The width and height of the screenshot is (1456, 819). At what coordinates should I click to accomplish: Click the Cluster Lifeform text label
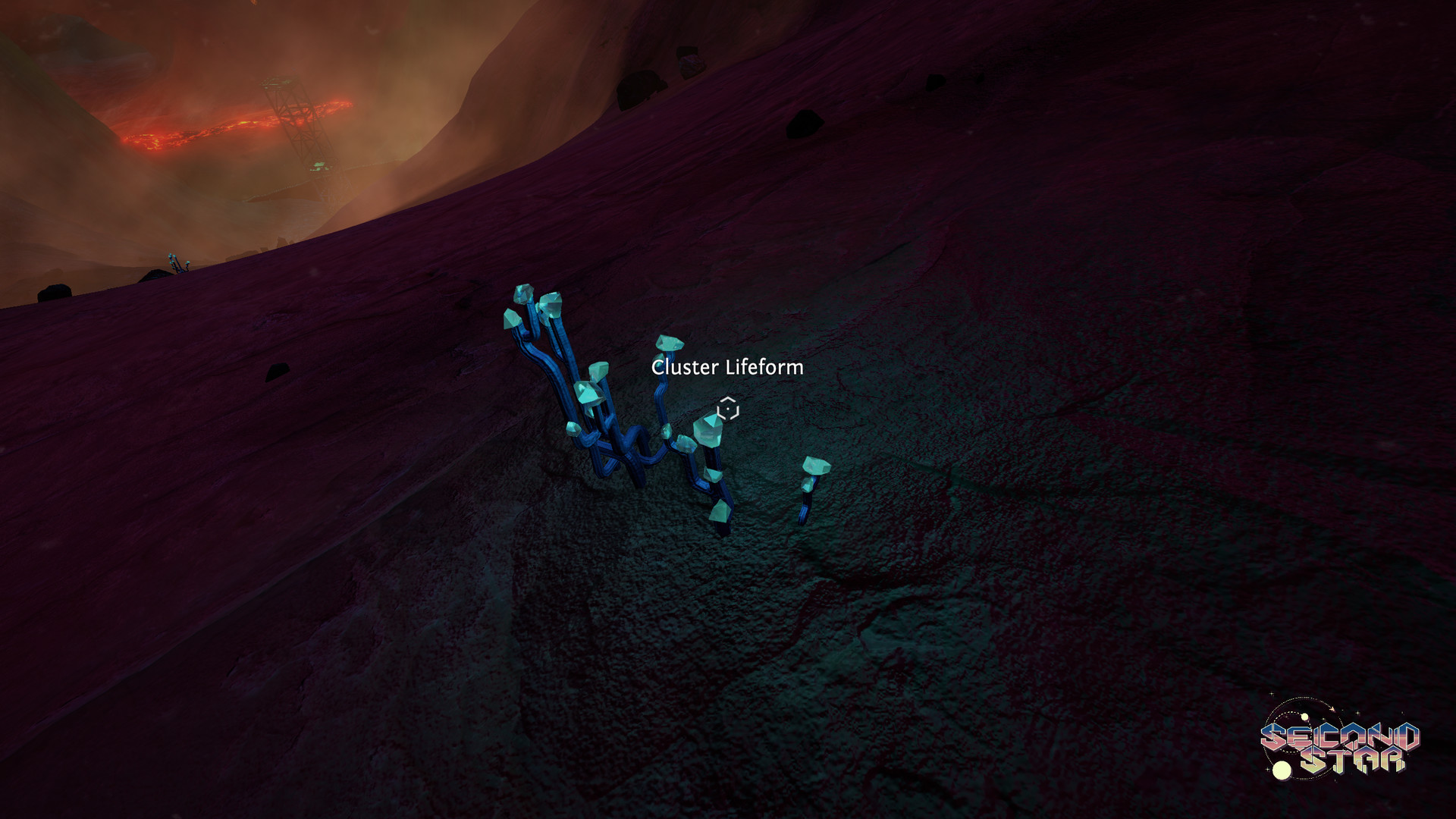pos(727,369)
